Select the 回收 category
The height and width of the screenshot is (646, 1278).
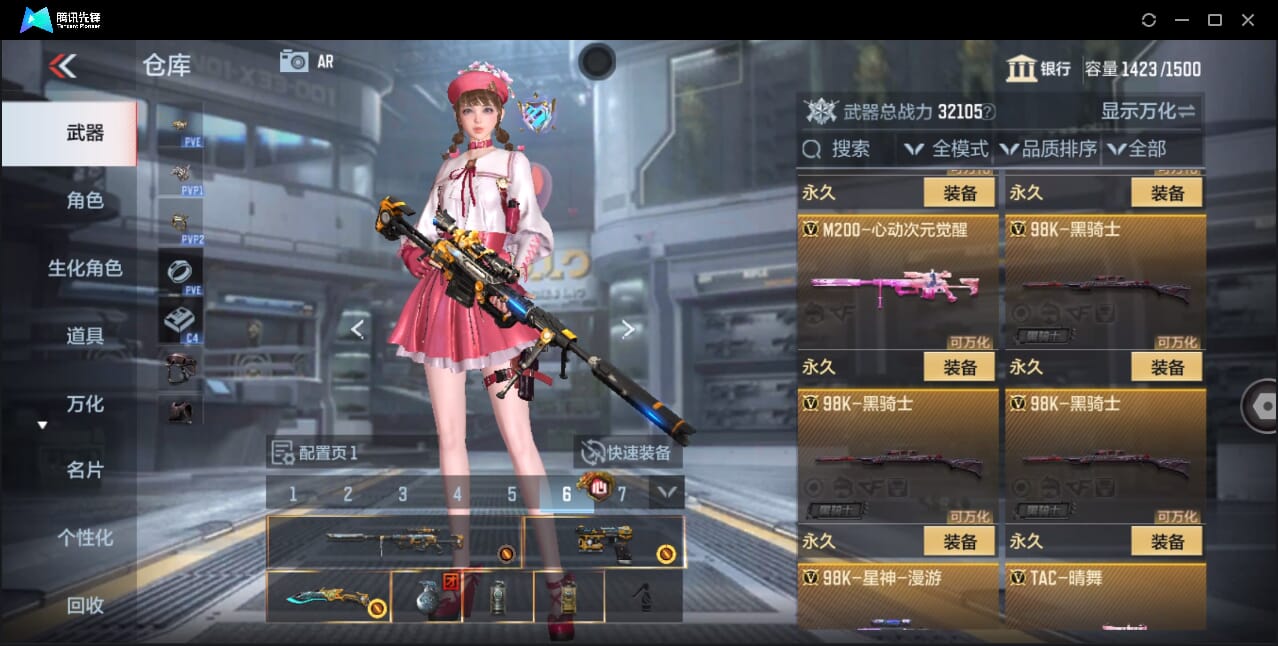(x=84, y=605)
